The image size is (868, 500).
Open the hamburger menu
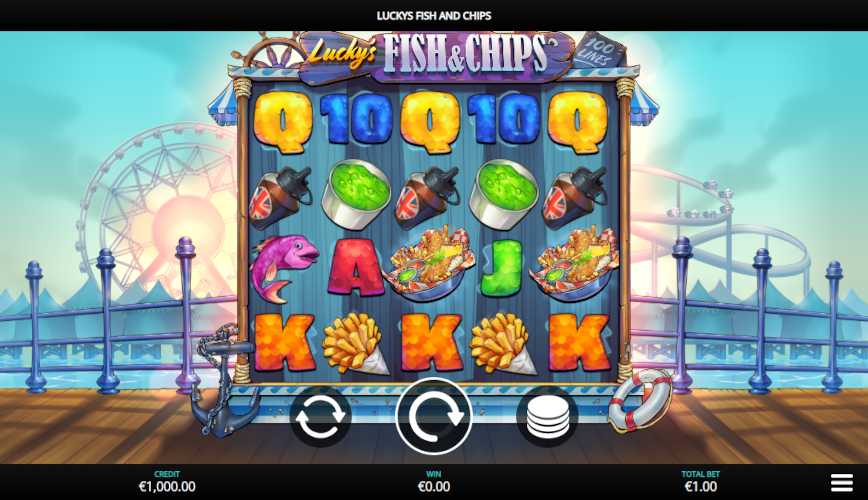pos(842,483)
